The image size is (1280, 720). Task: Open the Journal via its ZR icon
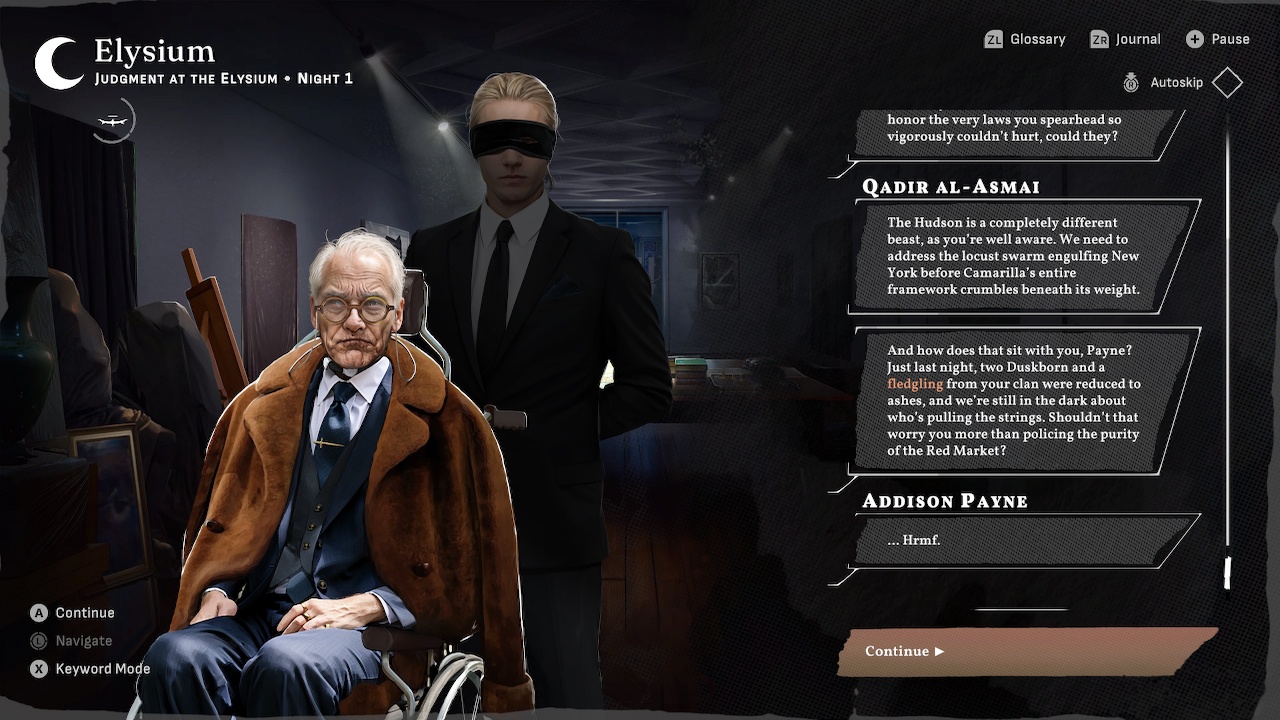click(x=1097, y=39)
